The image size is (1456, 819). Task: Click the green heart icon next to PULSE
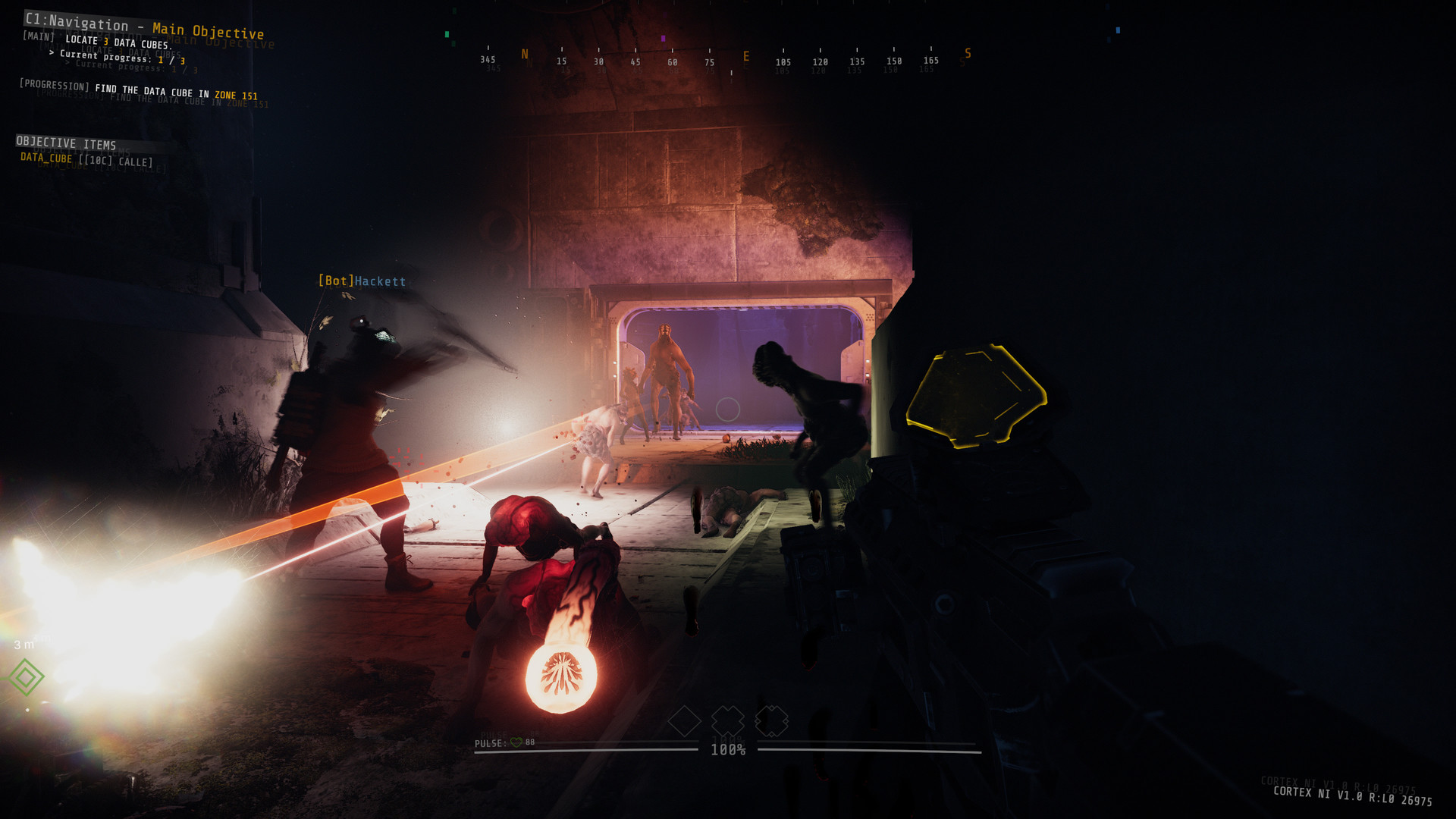pyautogui.click(x=515, y=743)
